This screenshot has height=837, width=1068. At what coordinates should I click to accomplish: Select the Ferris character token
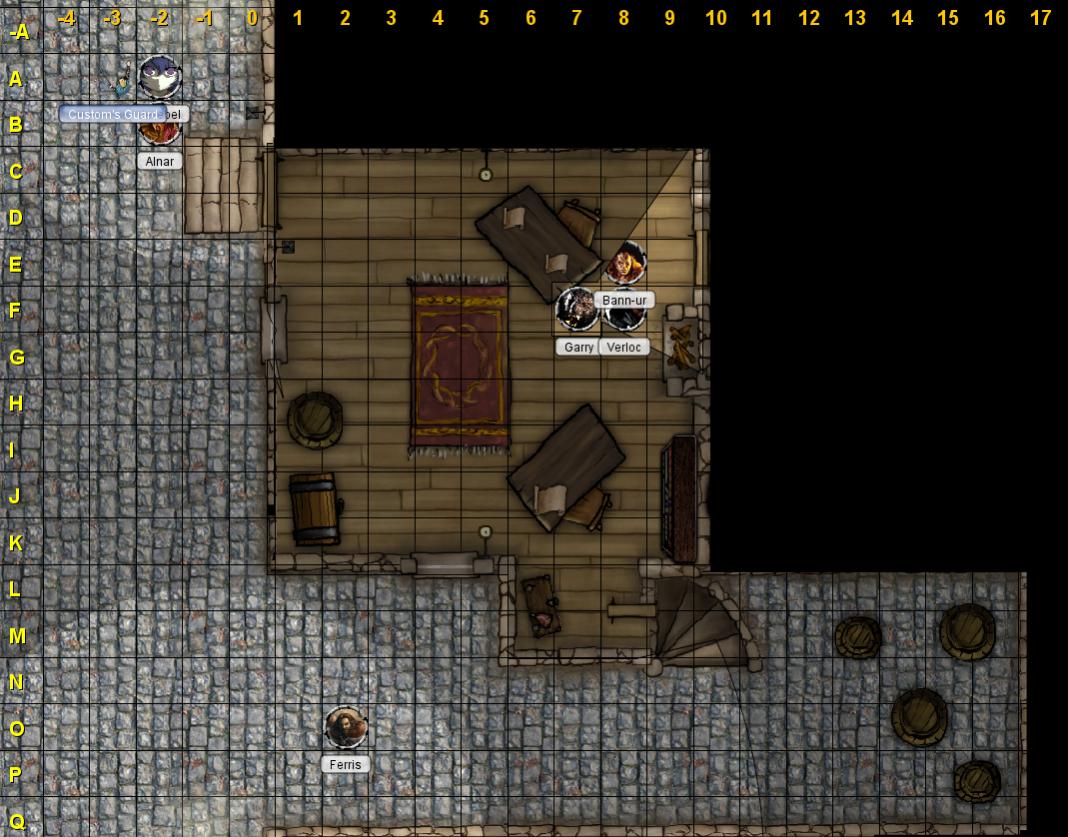tap(346, 728)
